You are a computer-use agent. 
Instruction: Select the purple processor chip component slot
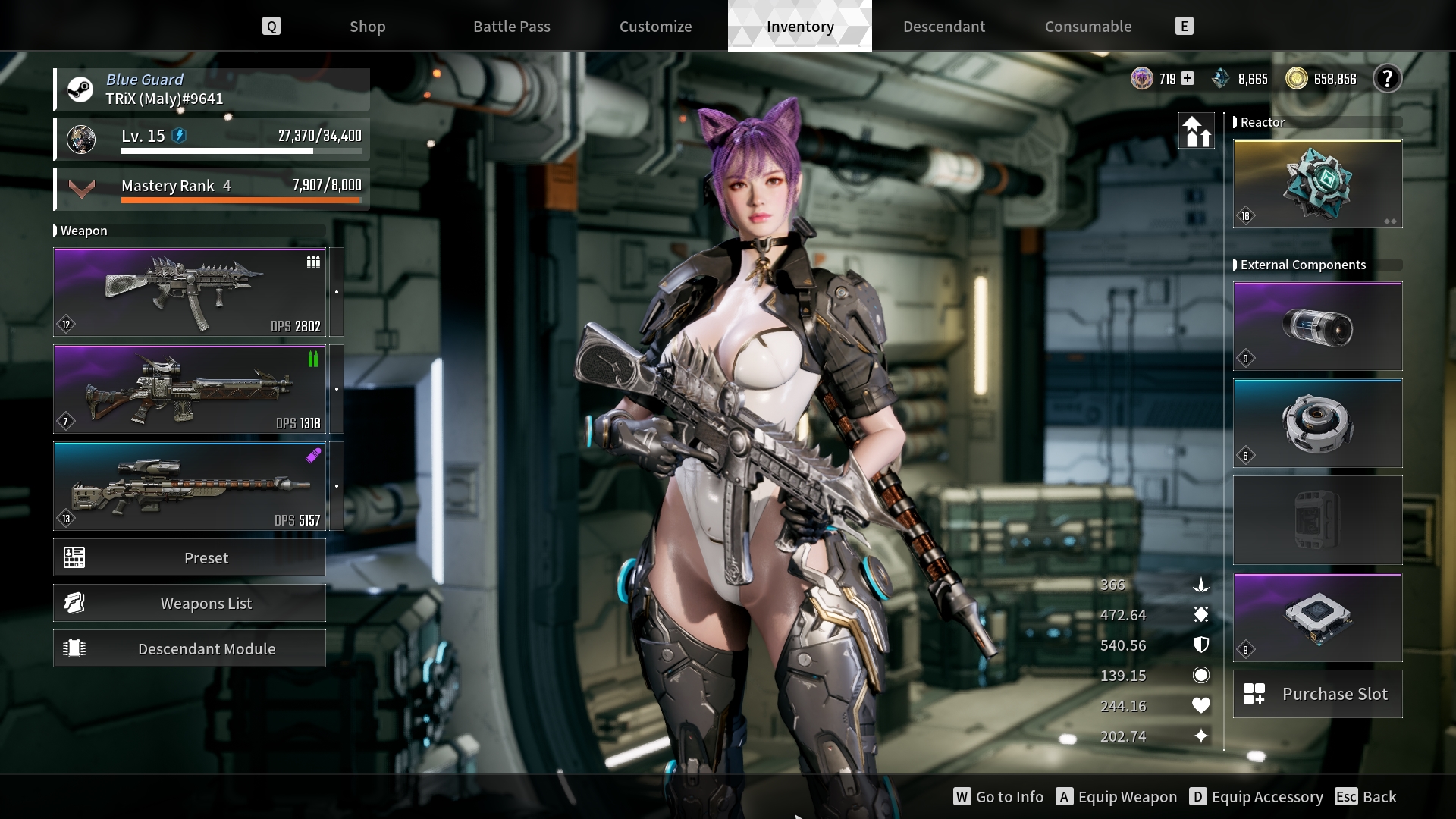tap(1317, 617)
